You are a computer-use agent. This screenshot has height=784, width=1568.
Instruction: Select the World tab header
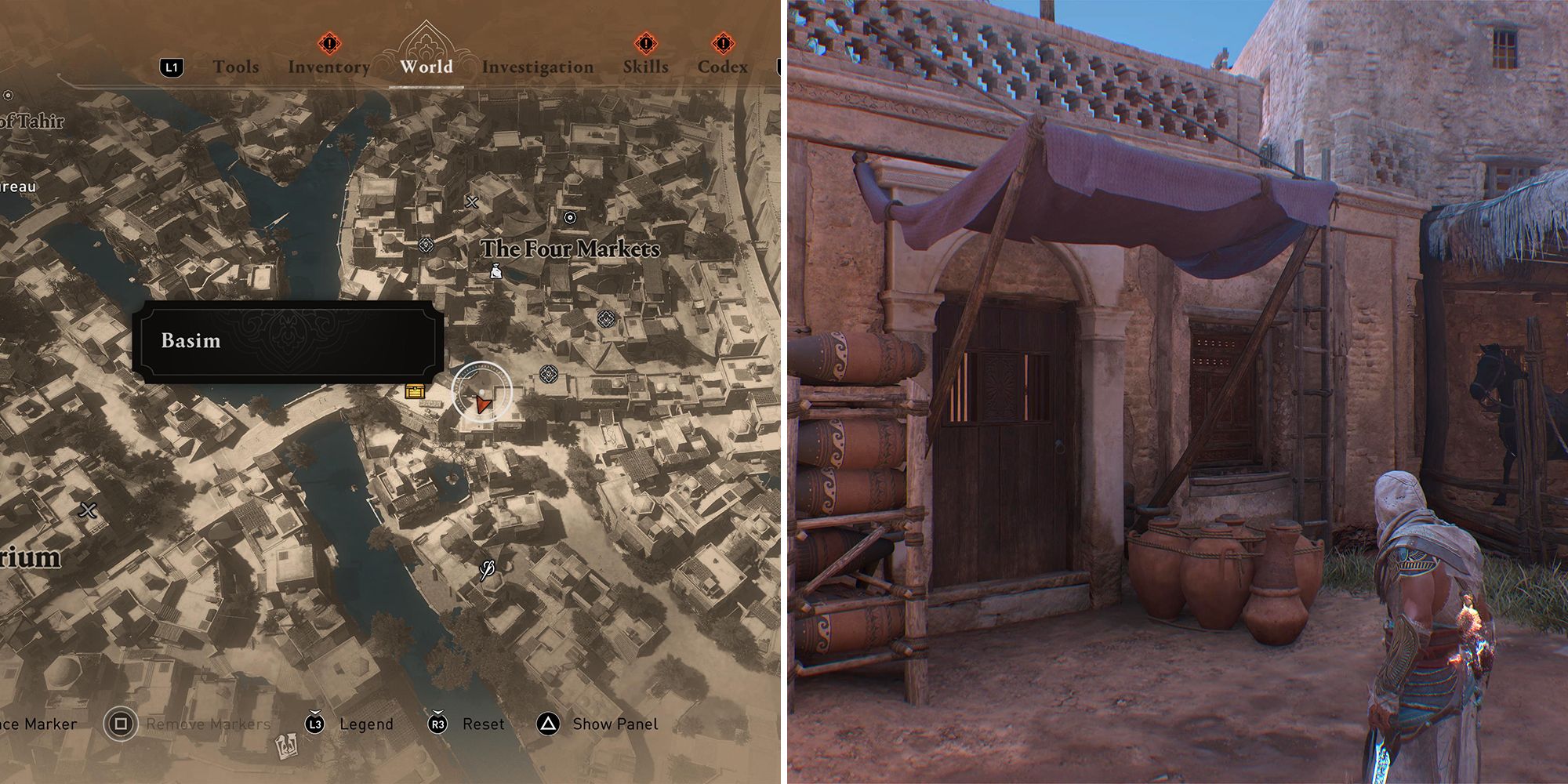pyautogui.click(x=426, y=67)
